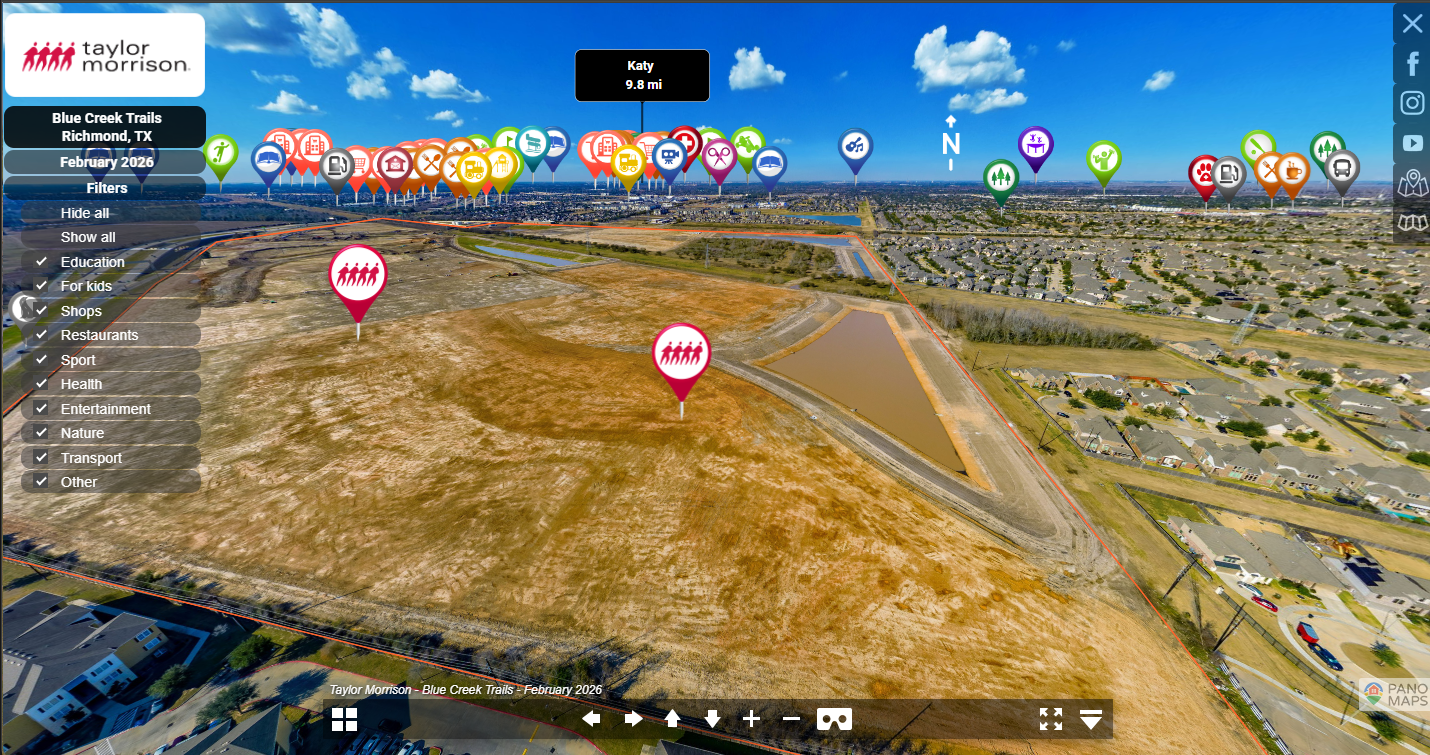Image resolution: width=1430 pixels, height=755 pixels.
Task: Toggle the Education filter checkbox
Action: [x=41, y=261]
